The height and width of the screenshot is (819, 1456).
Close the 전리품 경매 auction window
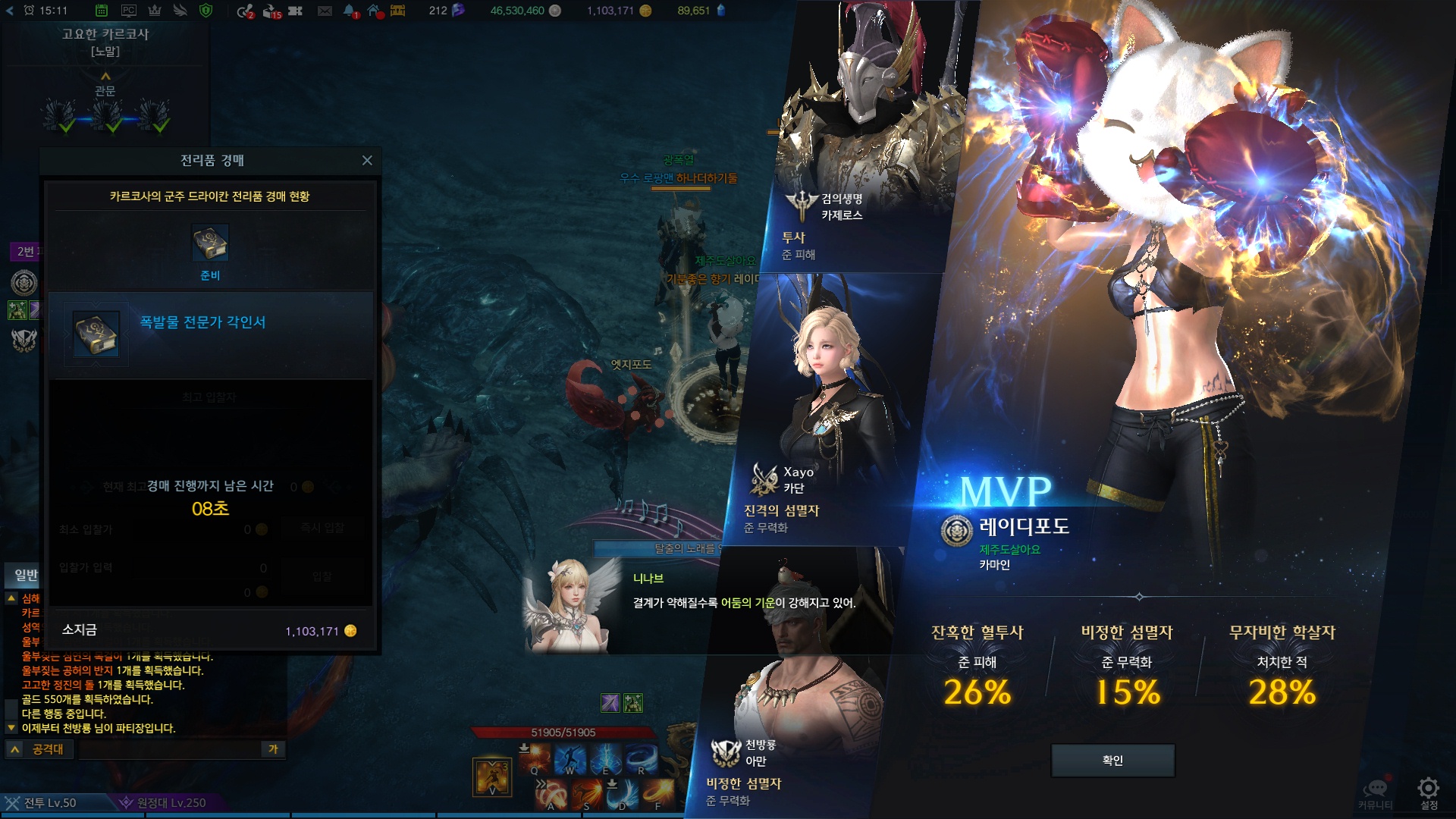tap(367, 160)
